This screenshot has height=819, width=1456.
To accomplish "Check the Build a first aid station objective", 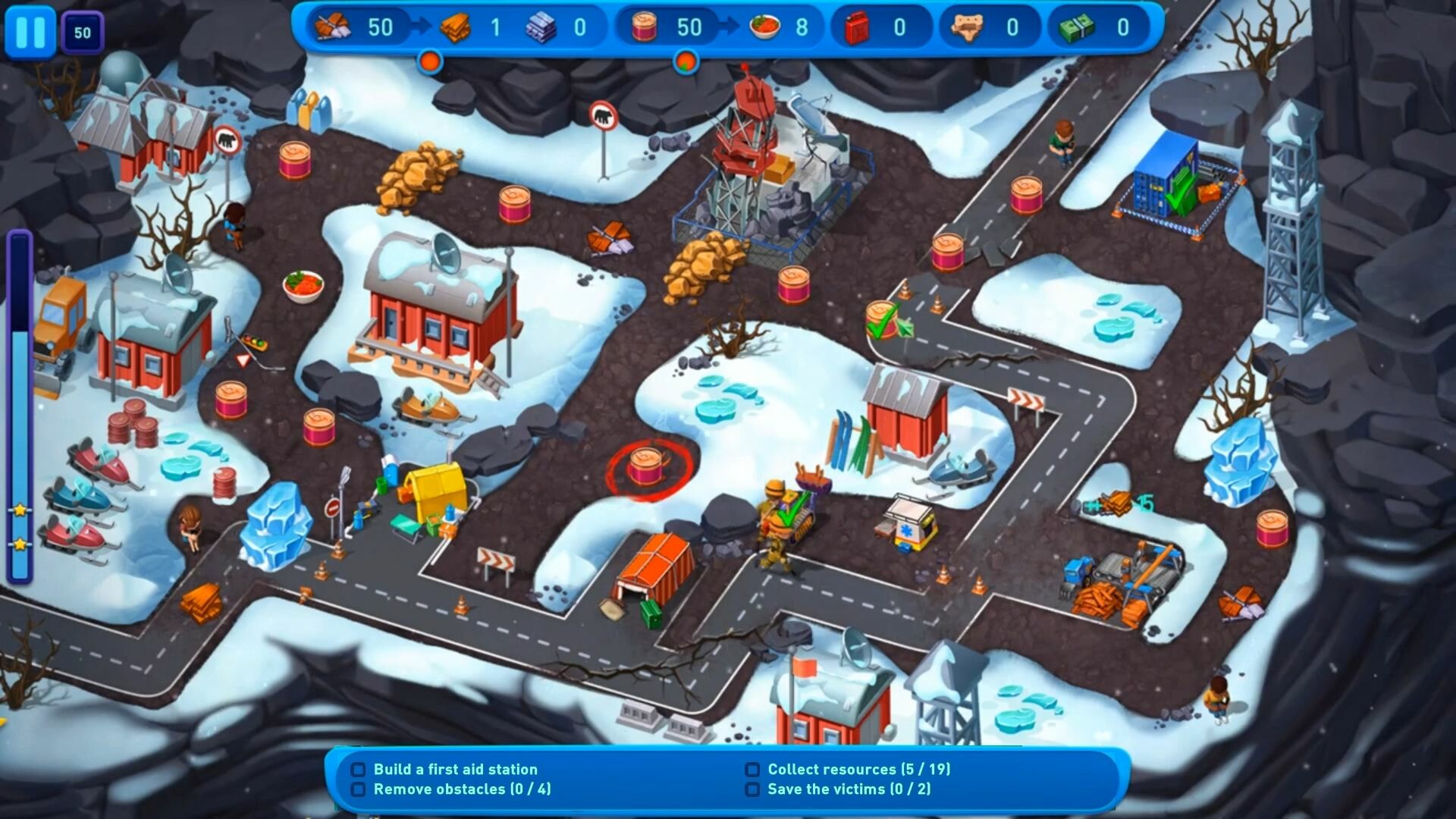I will 358,769.
